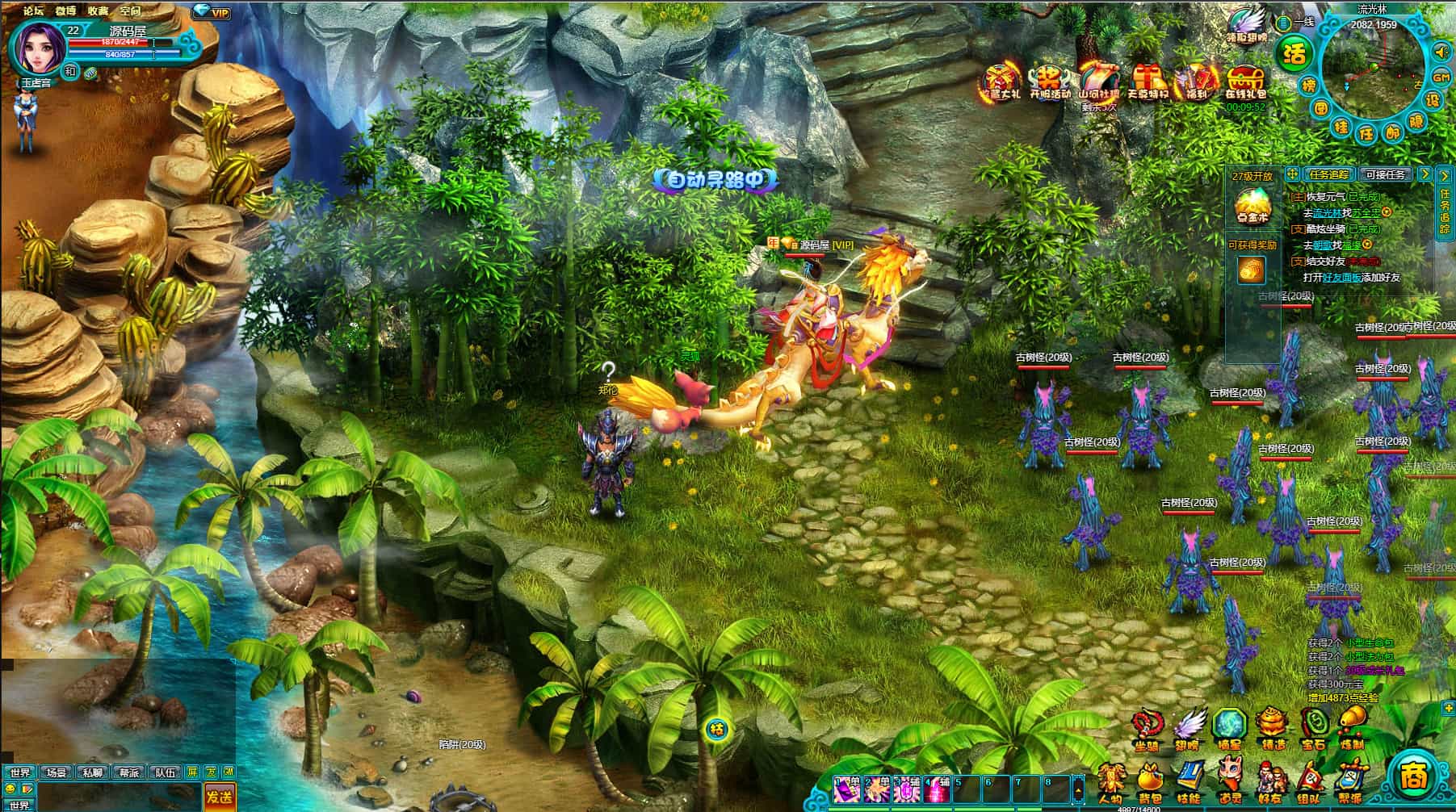Open the 技能 skills book icon
This screenshot has height=812, width=1456.
coord(1189,781)
